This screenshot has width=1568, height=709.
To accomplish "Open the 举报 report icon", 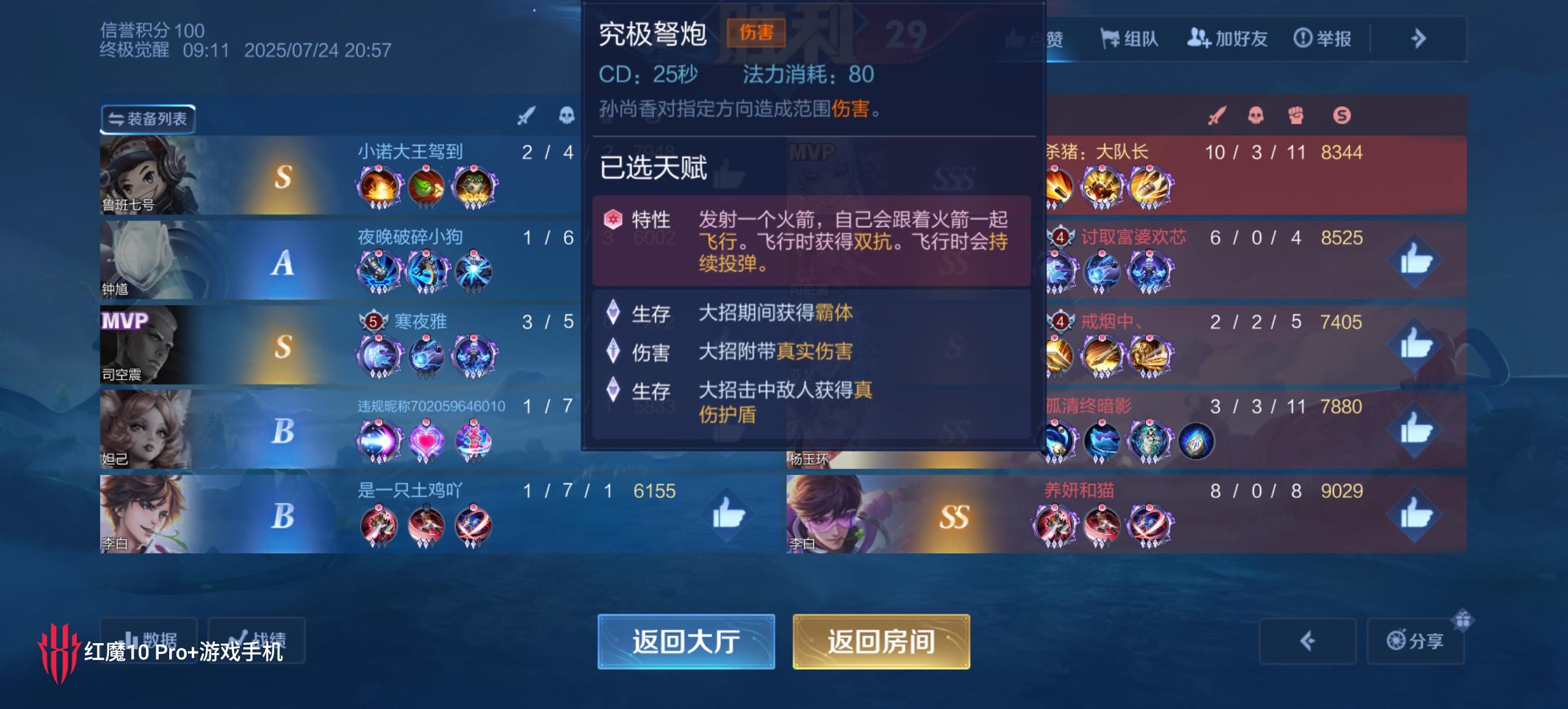I will [x=1325, y=38].
